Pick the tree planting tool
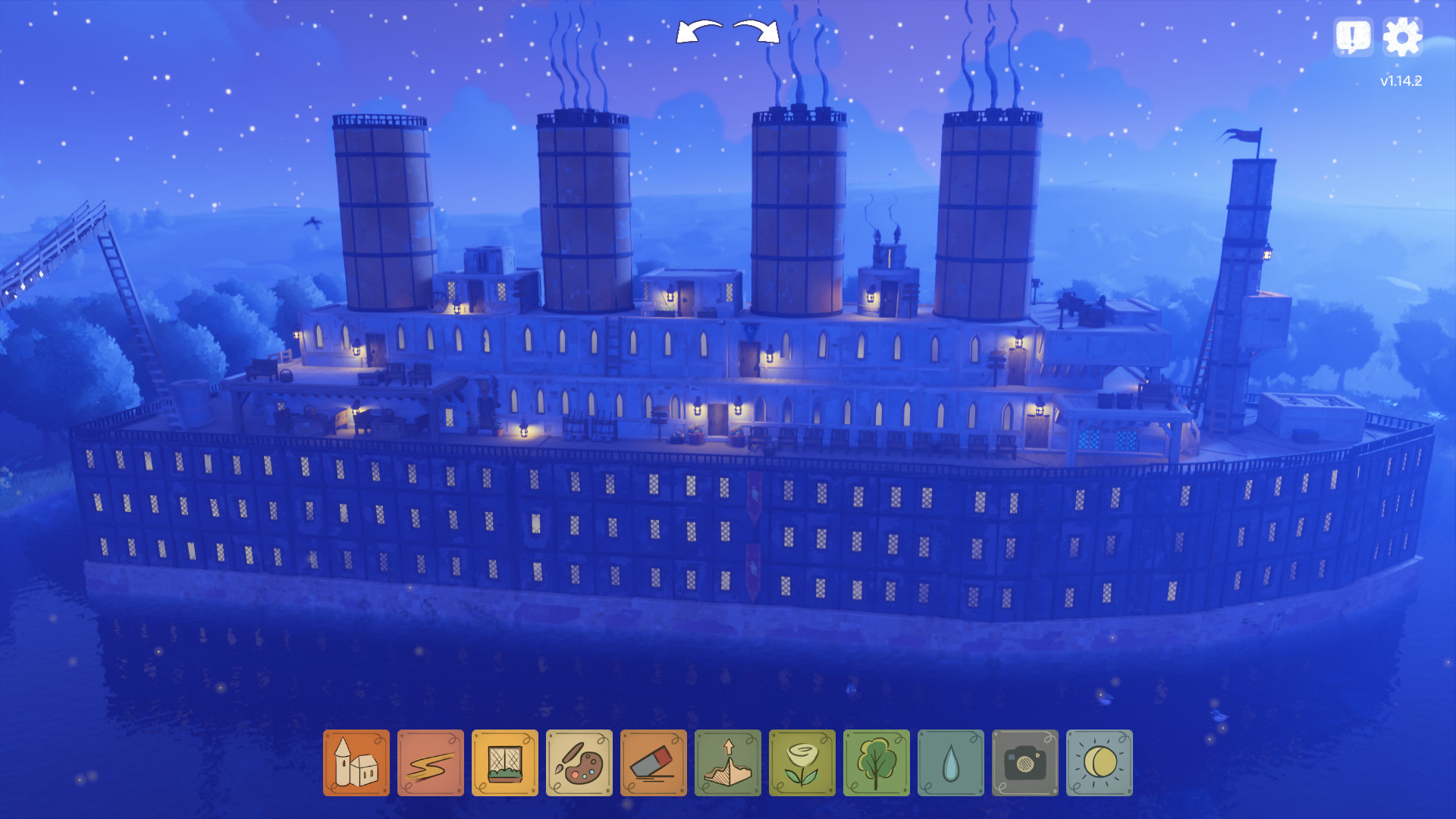The height and width of the screenshot is (819, 1456). coord(876,763)
